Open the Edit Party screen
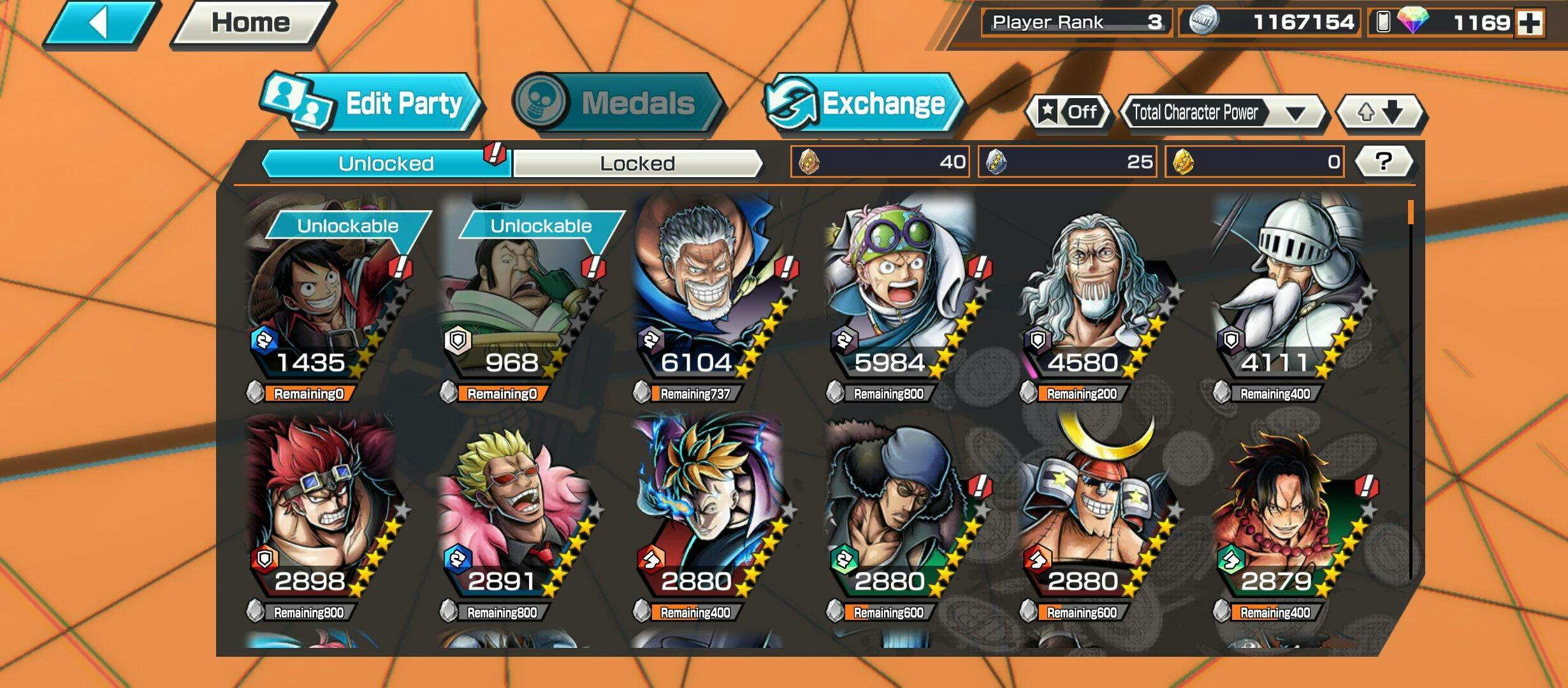 372,103
